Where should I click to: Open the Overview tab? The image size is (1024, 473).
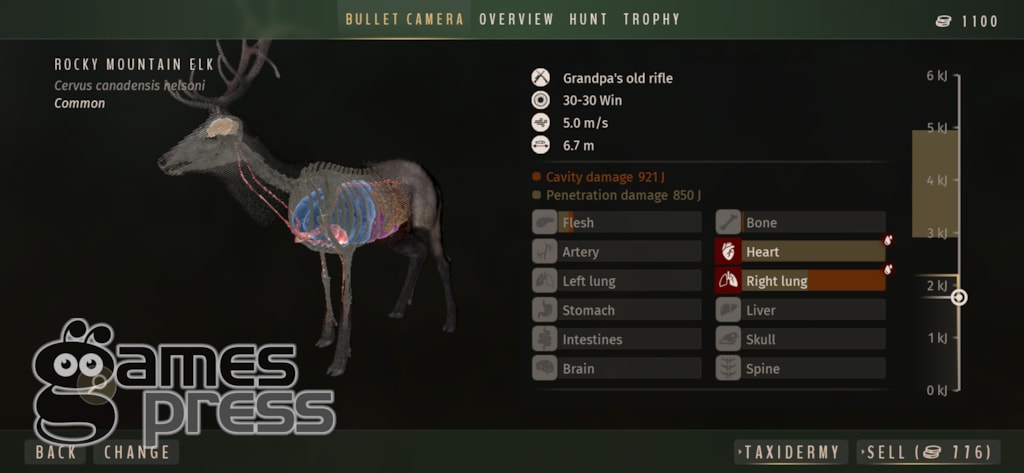516,19
